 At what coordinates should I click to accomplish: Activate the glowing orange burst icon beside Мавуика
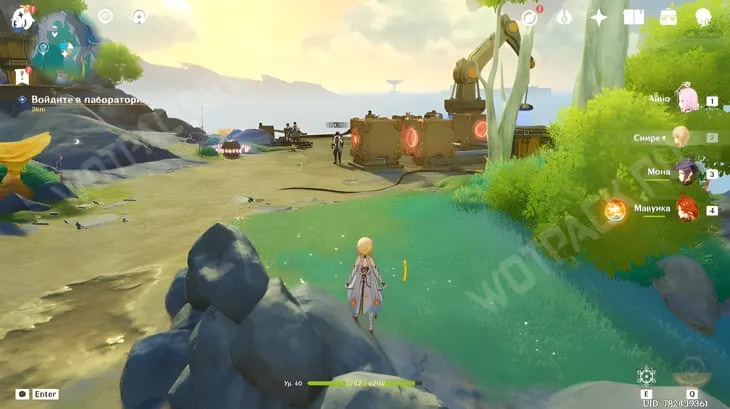pos(615,210)
